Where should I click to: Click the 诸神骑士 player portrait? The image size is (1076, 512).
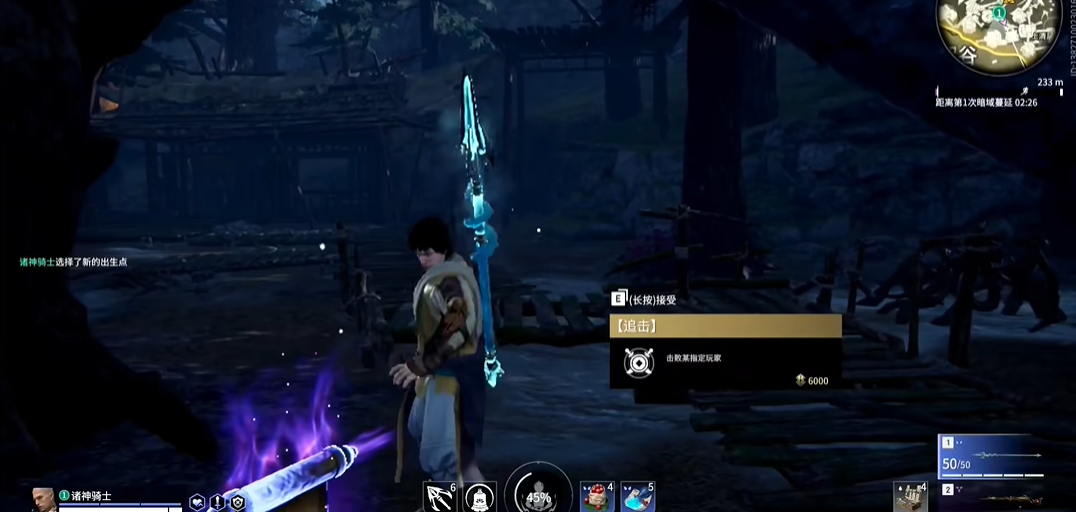tap(43, 499)
